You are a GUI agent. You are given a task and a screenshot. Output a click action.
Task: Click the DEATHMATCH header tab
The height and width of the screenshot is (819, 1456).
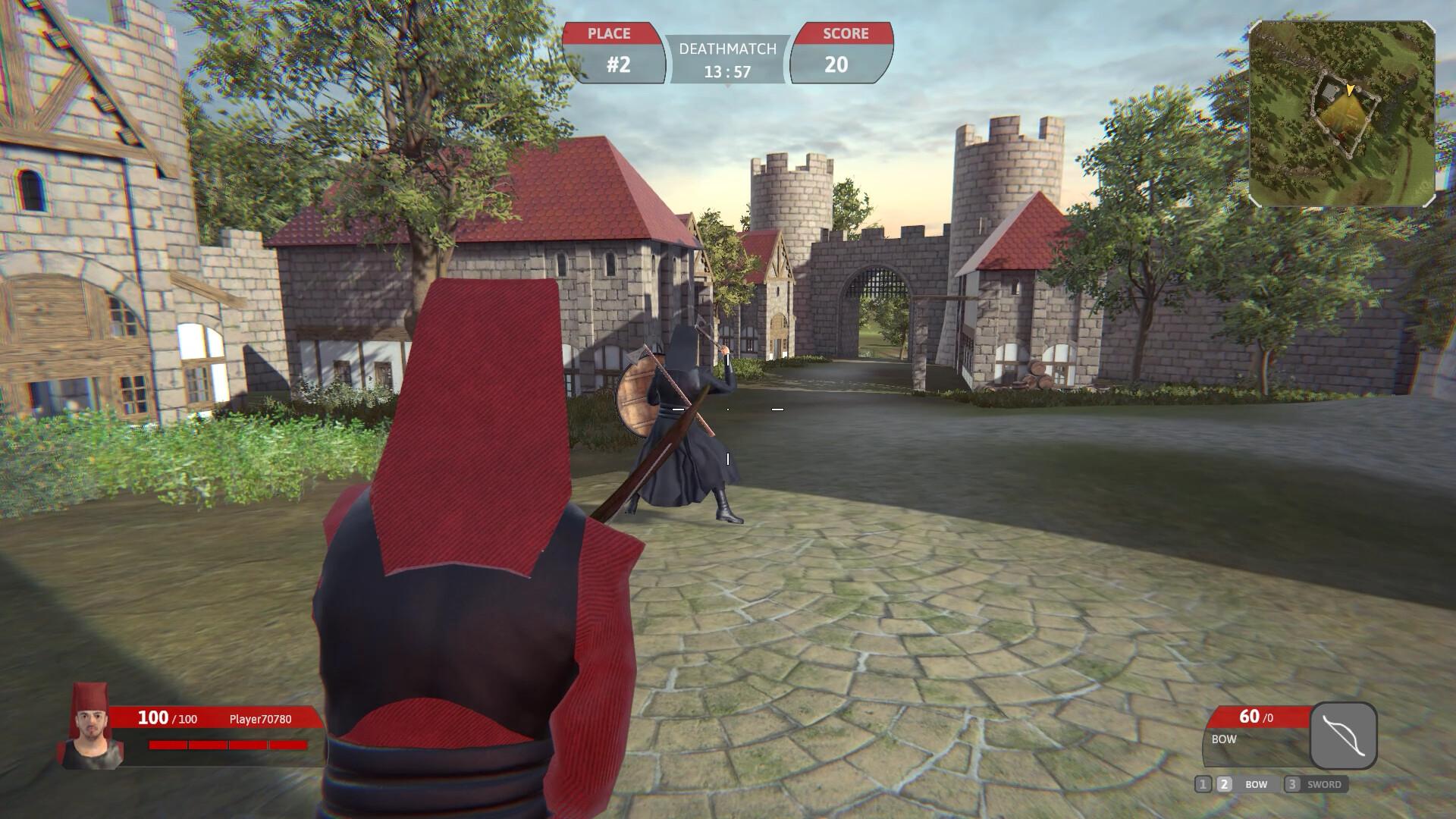click(x=727, y=50)
